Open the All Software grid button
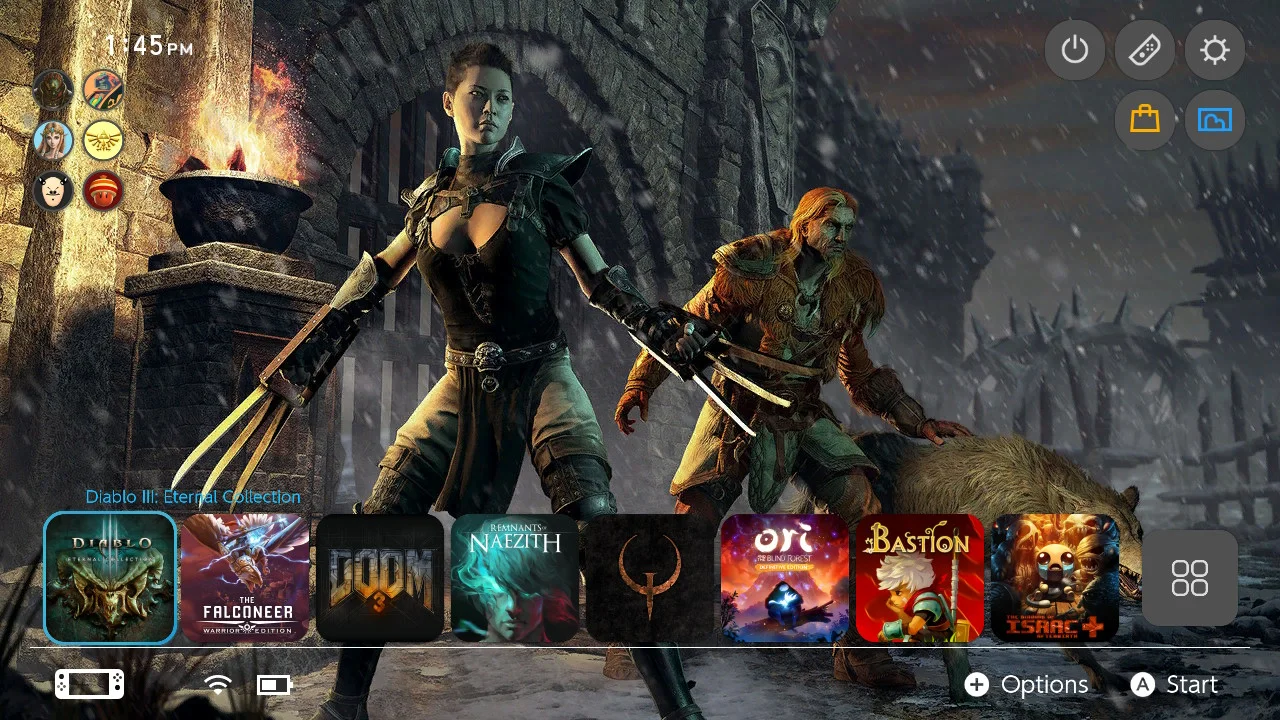 (1190, 578)
